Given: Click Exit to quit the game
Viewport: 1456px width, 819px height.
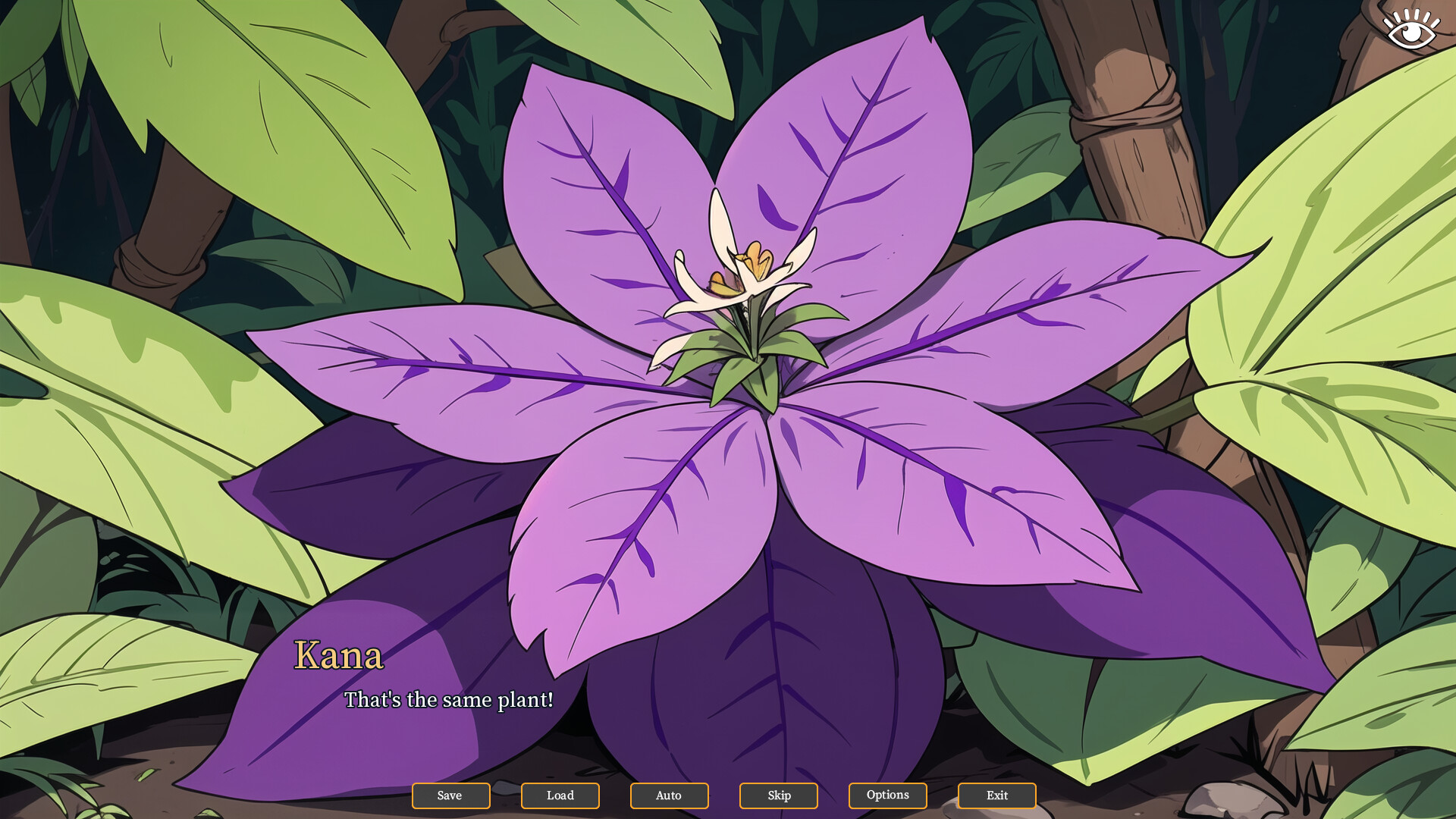Looking at the screenshot, I should 996,795.
